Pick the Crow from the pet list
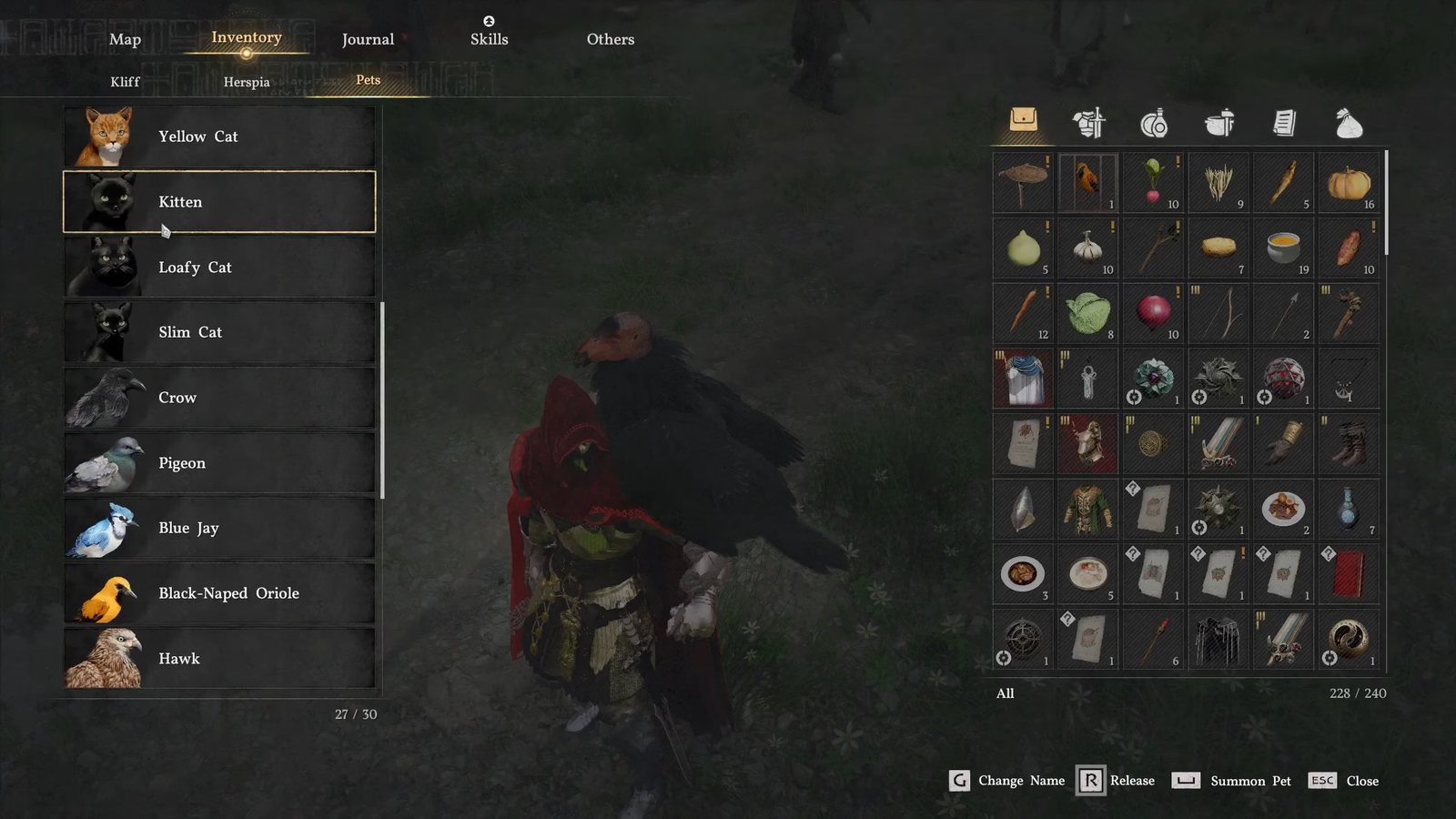Image resolution: width=1456 pixels, height=819 pixels. (x=219, y=398)
